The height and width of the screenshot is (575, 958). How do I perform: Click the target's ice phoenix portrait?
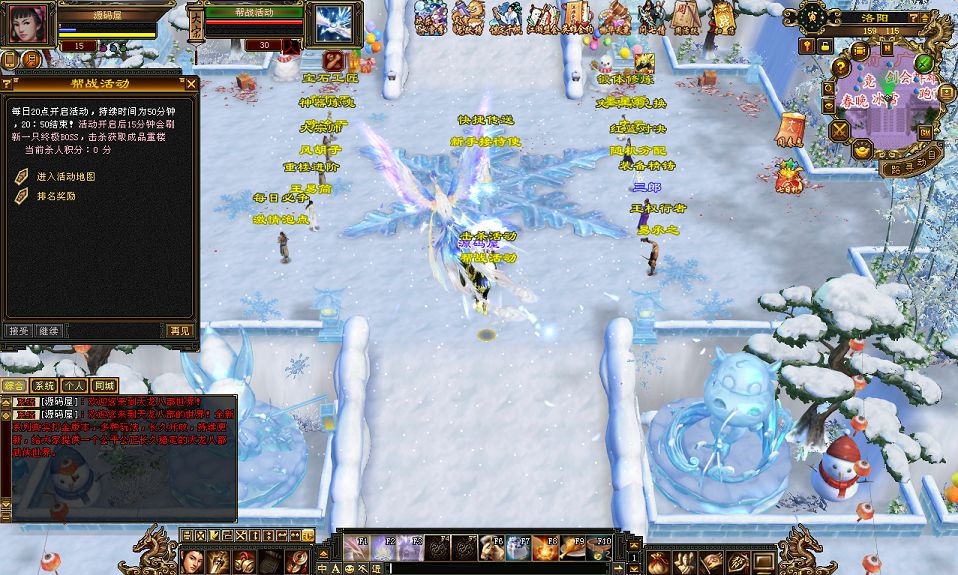(332, 24)
